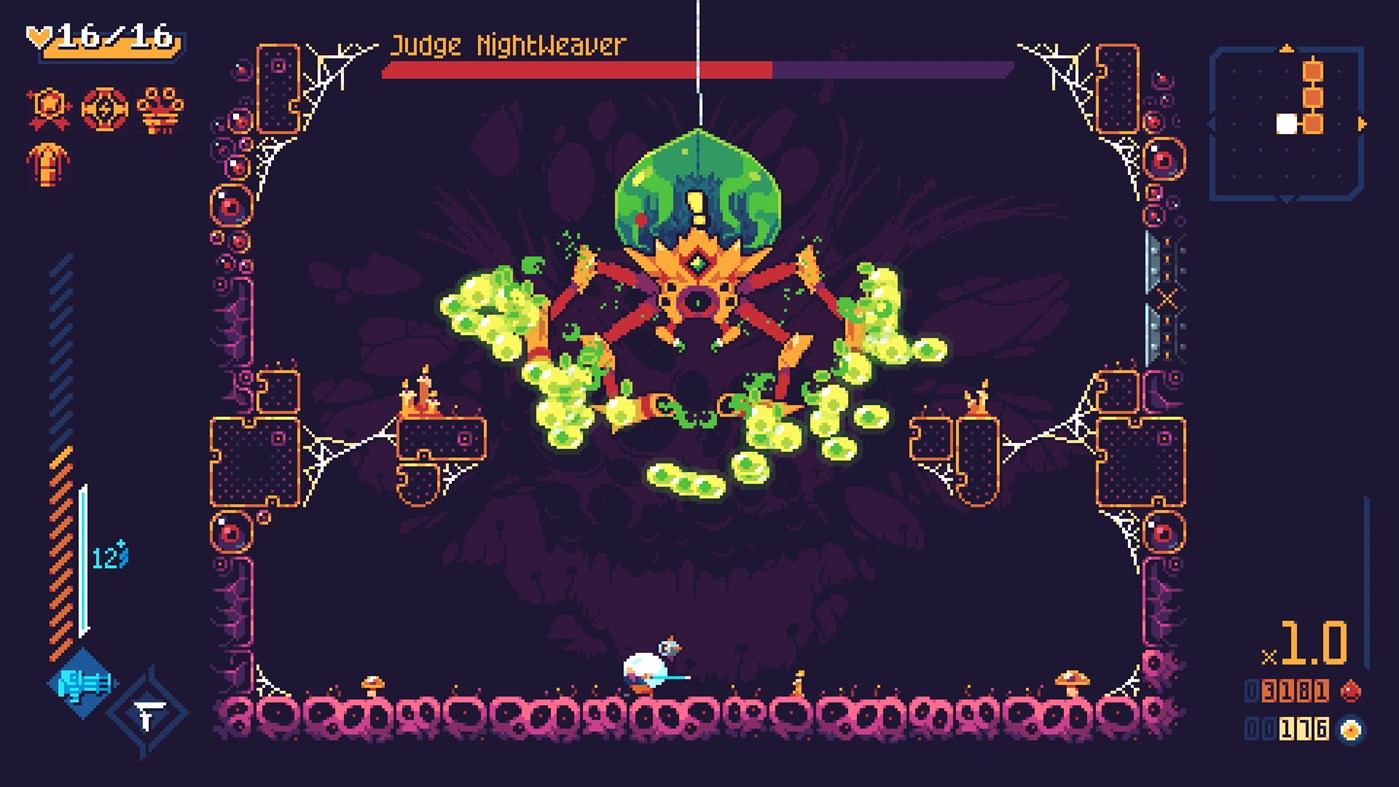1399x787 pixels.
Task: Toggle the orange cross indicator on the right rail
Action: [x=1166, y=297]
